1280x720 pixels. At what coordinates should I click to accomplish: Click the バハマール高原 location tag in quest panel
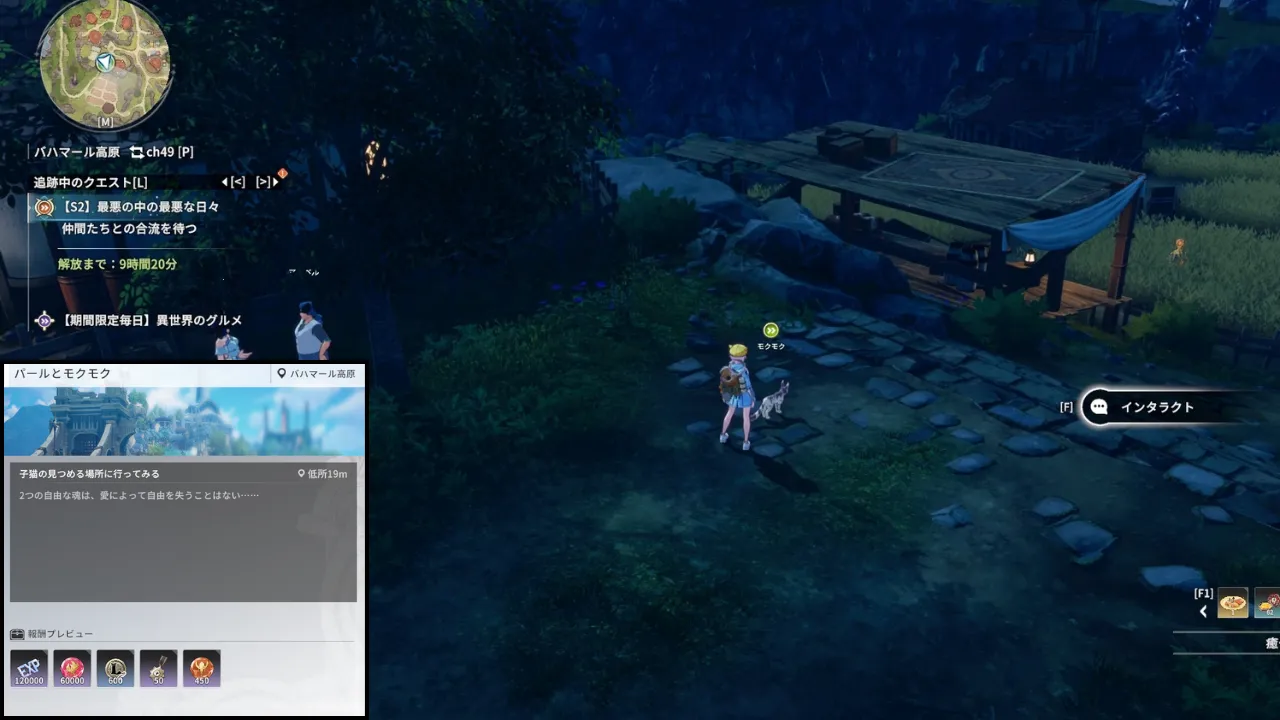click(x=316, y=374)
